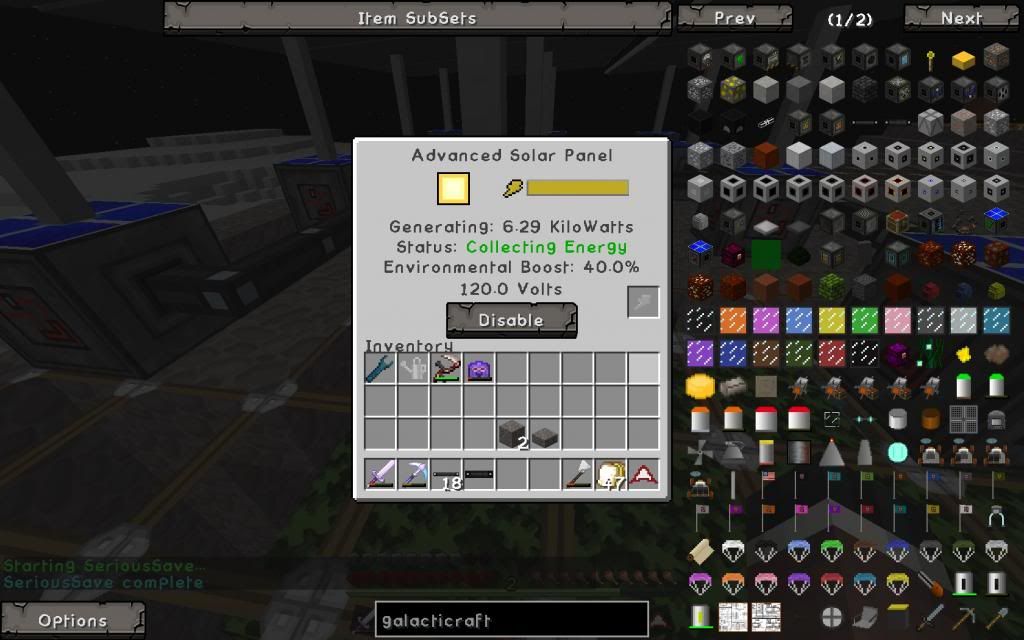This screenshot has height=640, width=1024.
Task: Select the hotbar stack of 18 wires
Action: [446, 475]
